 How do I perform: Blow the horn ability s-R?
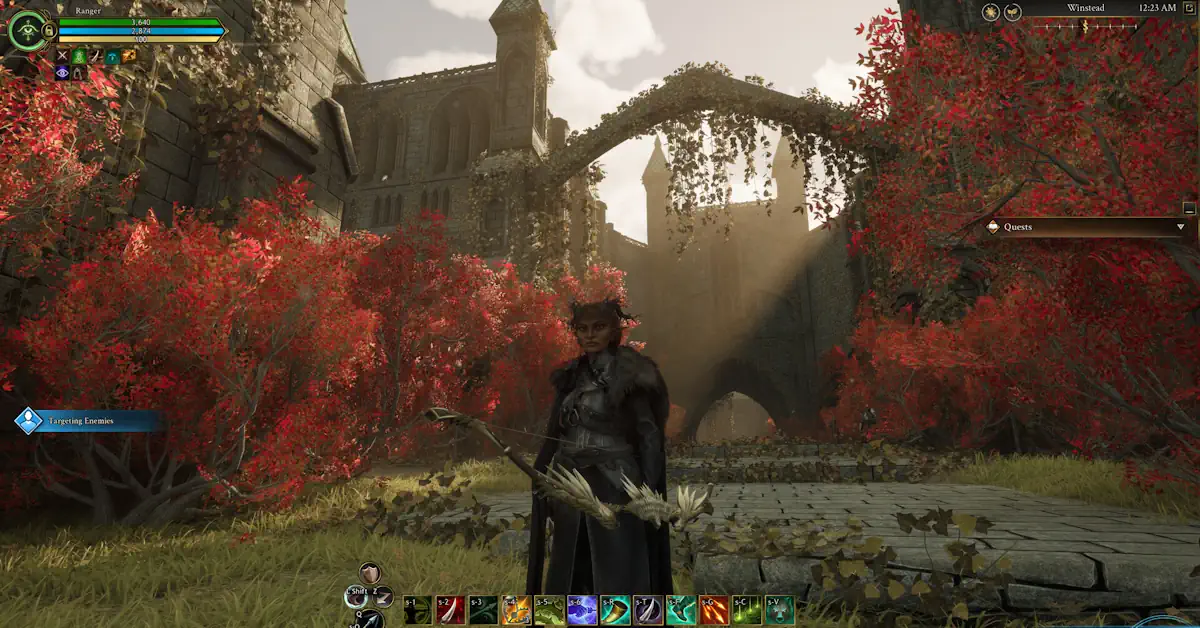(615, 610)
